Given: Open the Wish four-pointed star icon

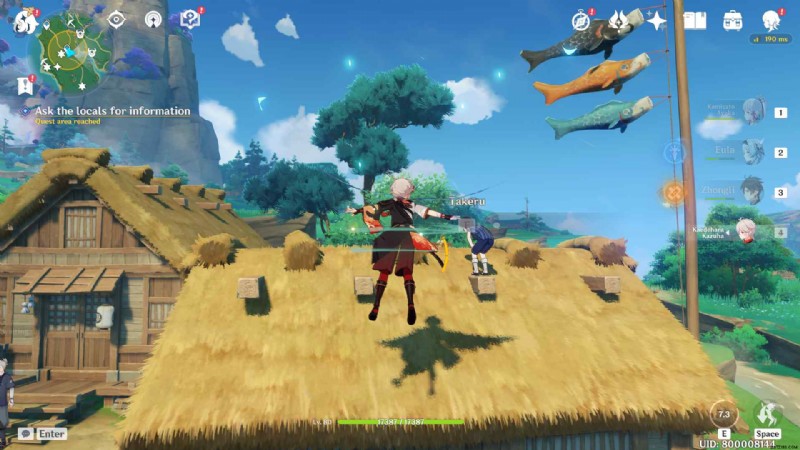Looking at the screenshot, I should click(x=656, y=20).
